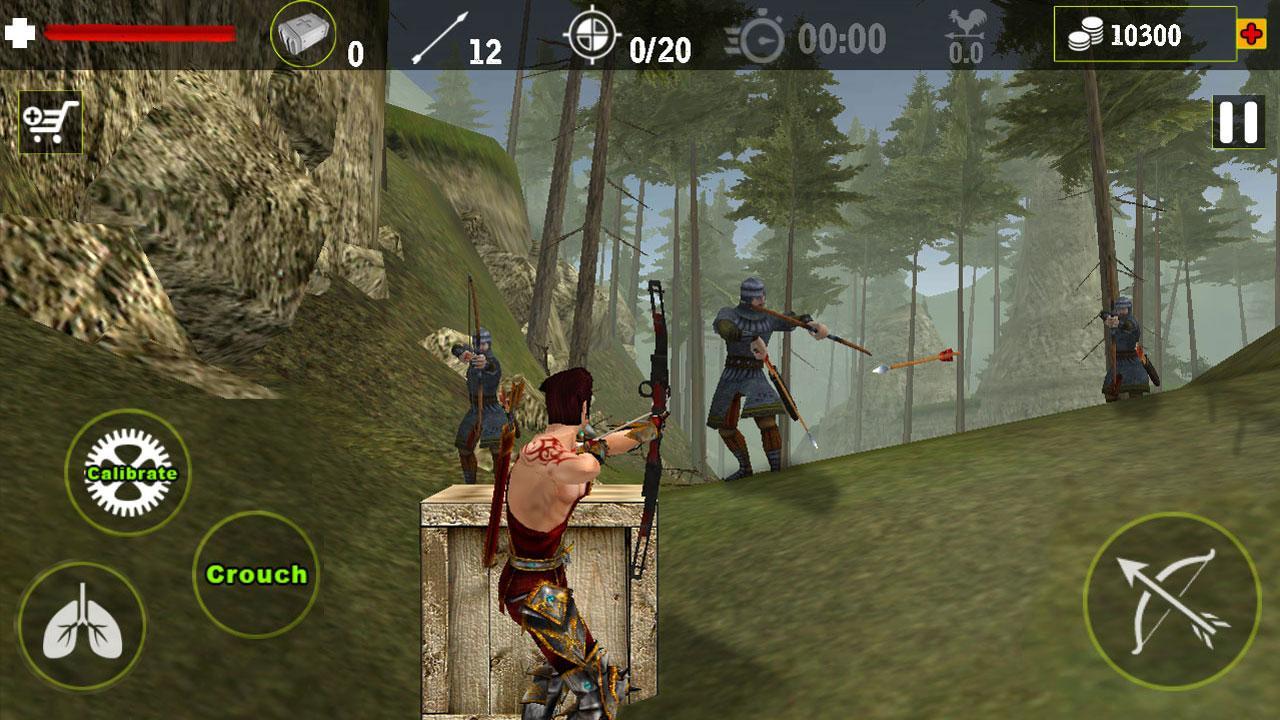Tap the wind speed 0.0 readout
Image resolution: width=1280 pixels, height=720 pixels.
pyautogui.click(x=965, y=52)
